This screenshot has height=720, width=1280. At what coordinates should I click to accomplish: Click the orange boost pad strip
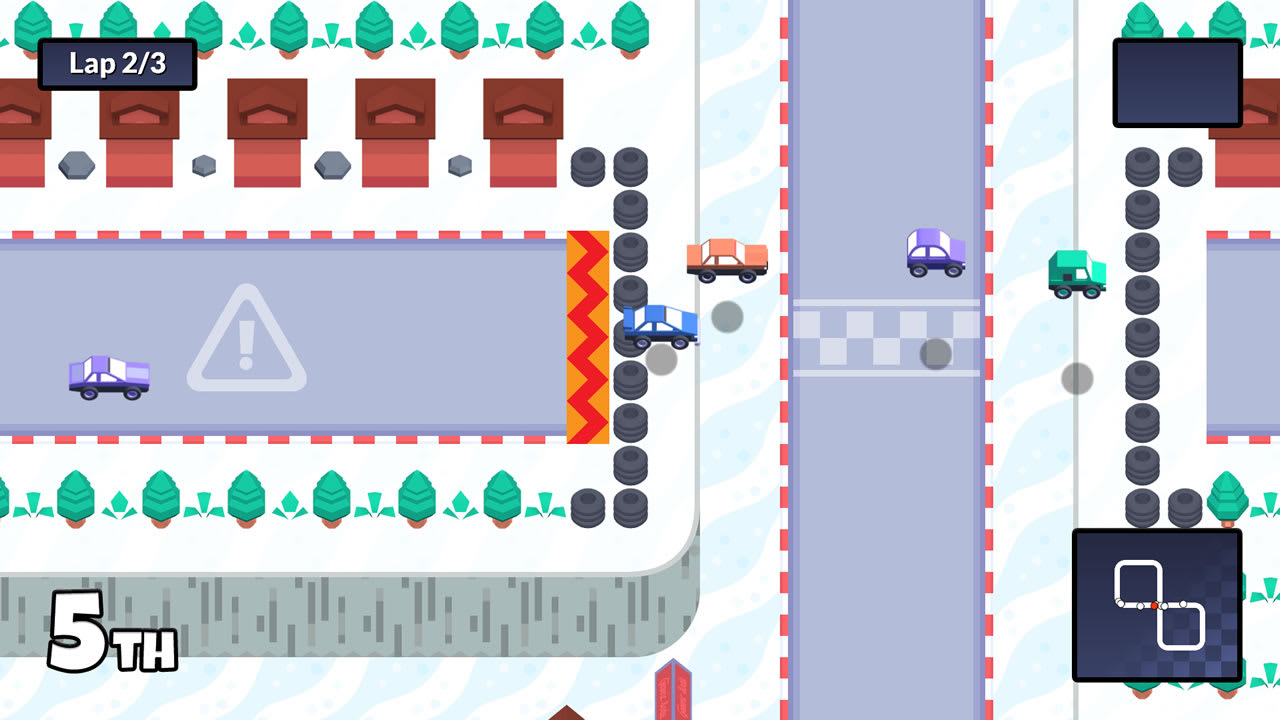pos(589,335)
